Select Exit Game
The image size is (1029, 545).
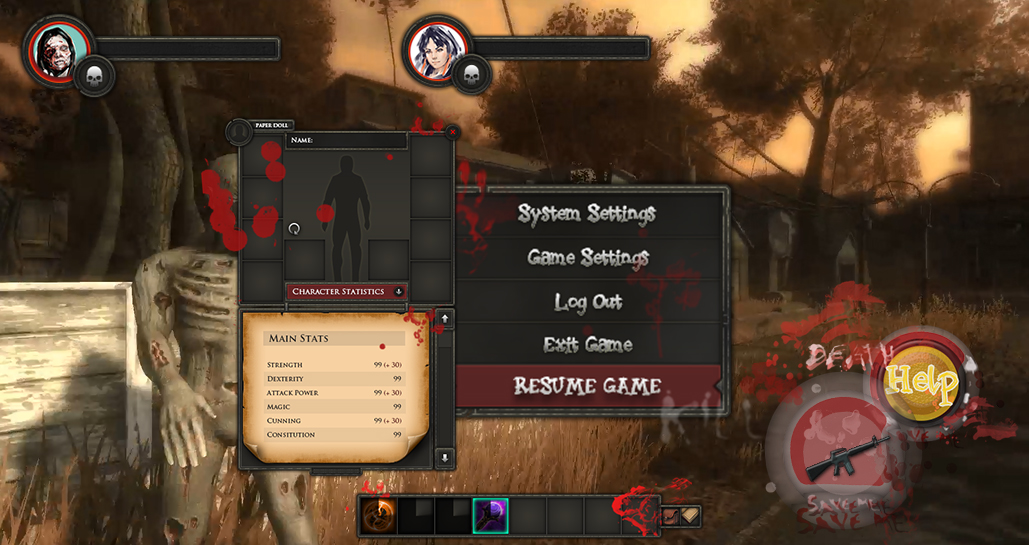[x=588, y=345]
